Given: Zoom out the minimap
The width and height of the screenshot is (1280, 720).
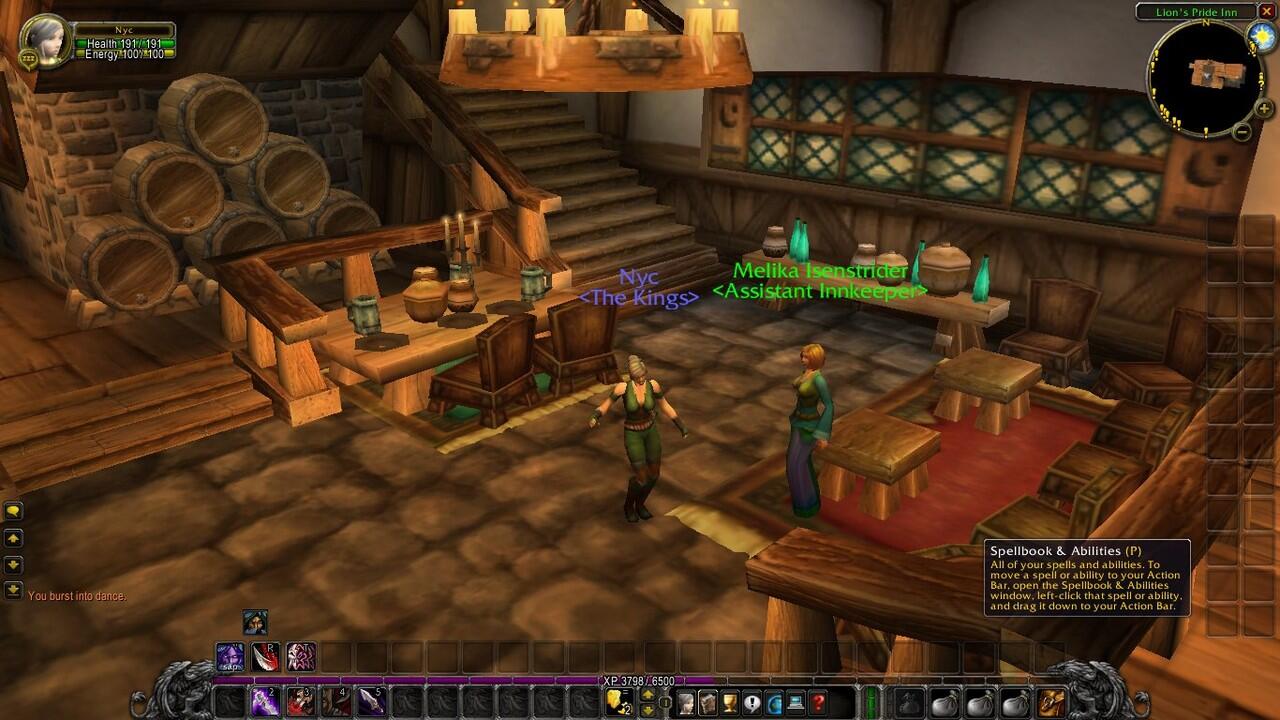Looking at the screenshot, I should click(1242, 131).
